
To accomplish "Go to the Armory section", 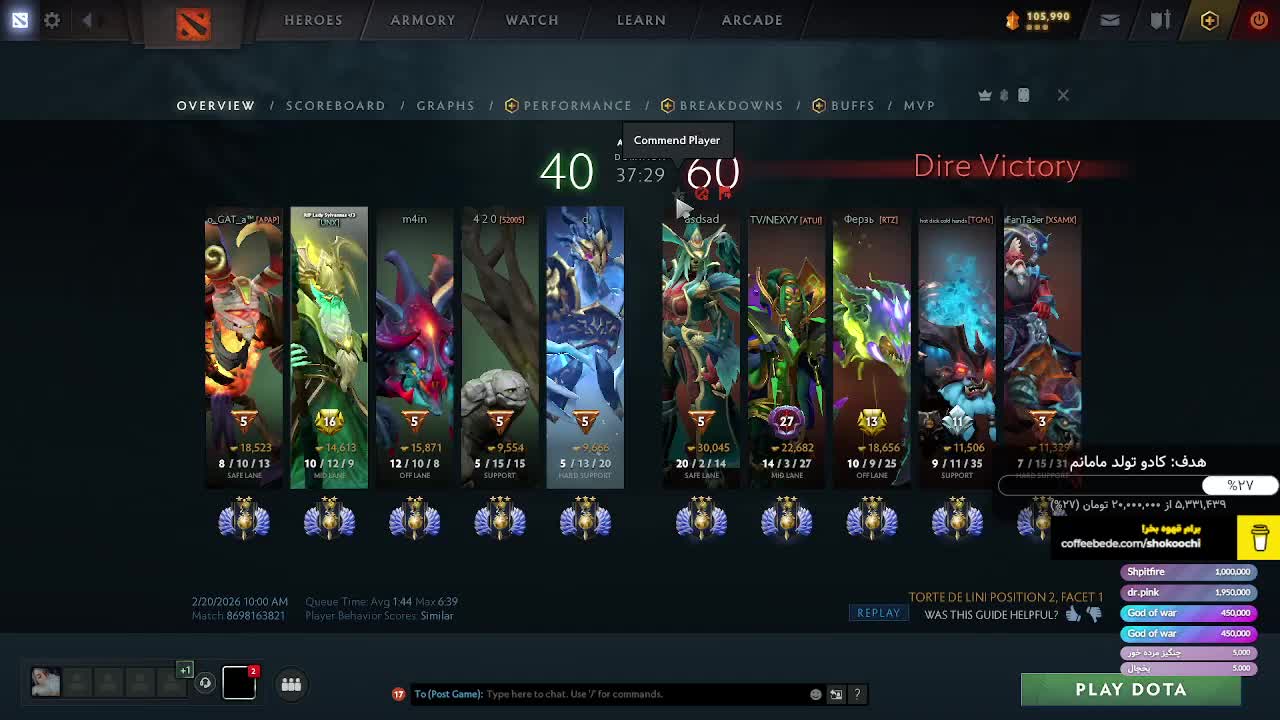I will [x=422, y=20].
